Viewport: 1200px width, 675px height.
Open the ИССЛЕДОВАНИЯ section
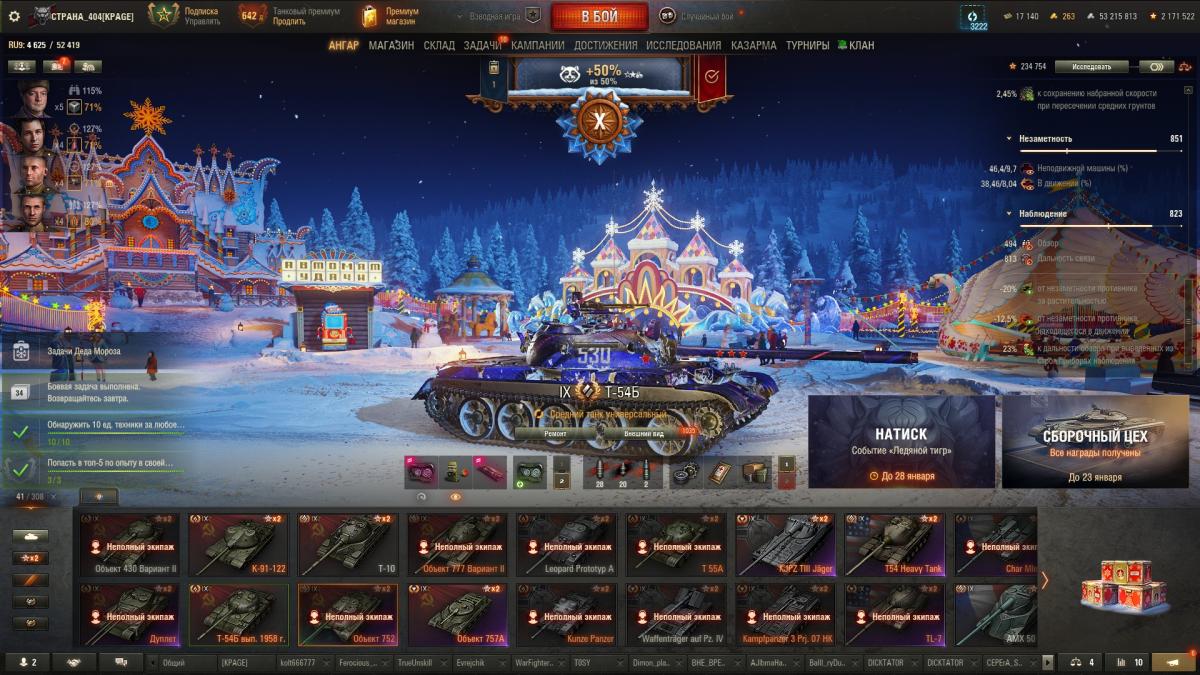click(683, 45)
